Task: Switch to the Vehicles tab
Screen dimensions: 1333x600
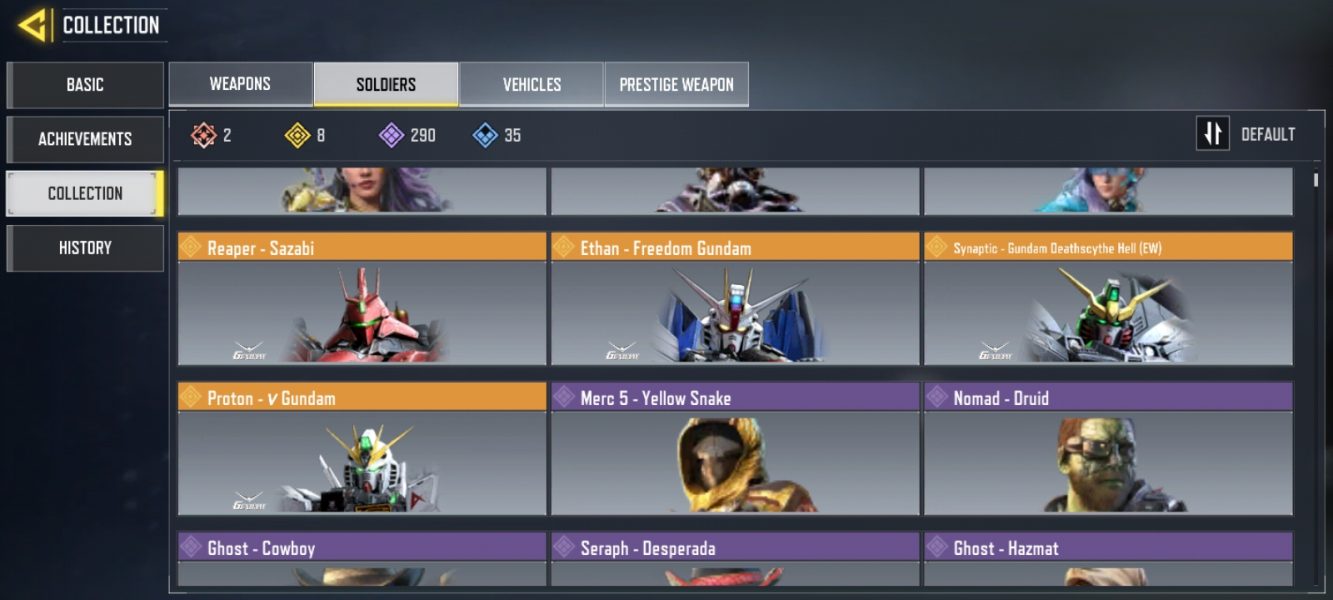Action: (x=531, y=84)
